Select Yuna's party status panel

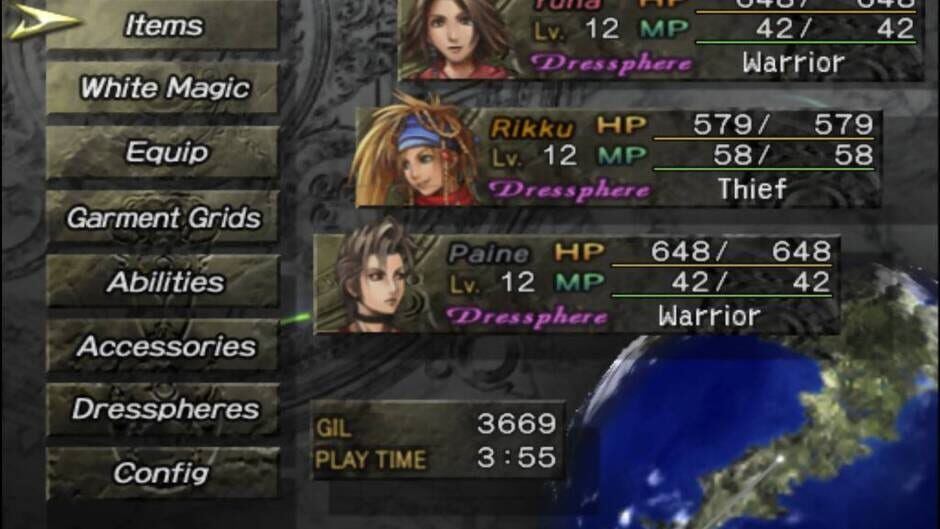click(x=660, y=38)
